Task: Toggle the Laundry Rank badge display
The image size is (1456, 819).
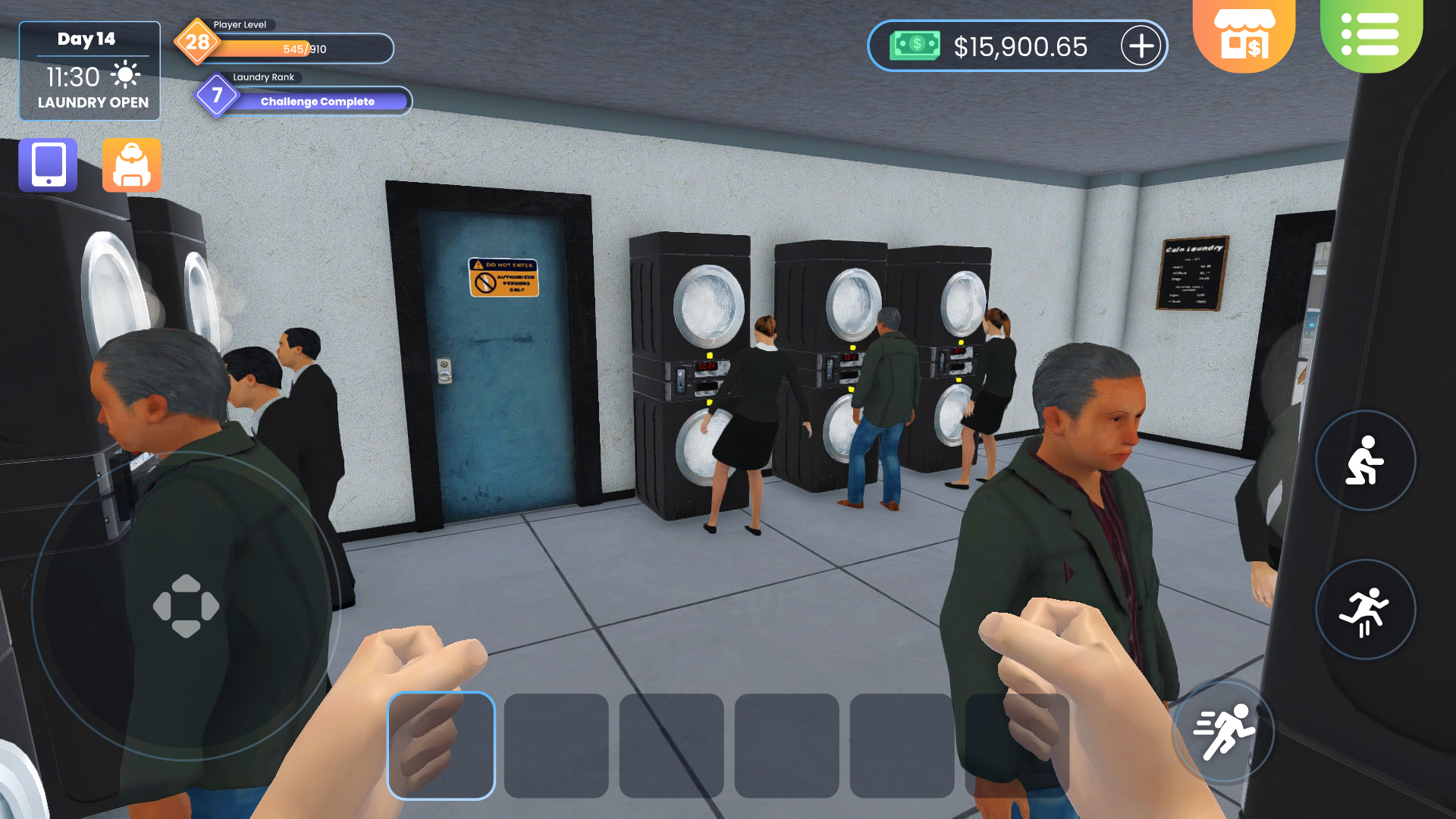Action: click(217, 95)
